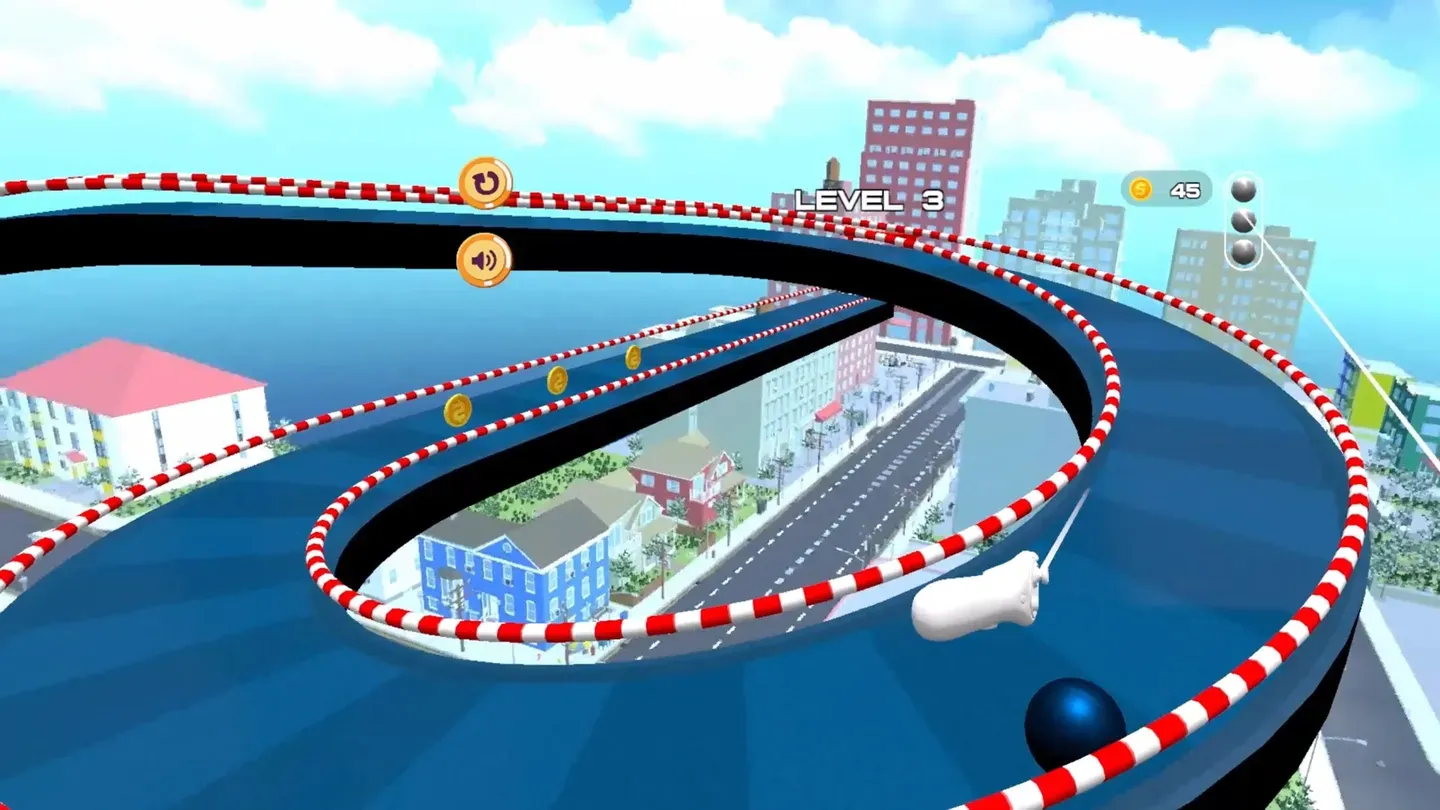Click the gold coin currency icon
1440x810 pixels.
1140,188
